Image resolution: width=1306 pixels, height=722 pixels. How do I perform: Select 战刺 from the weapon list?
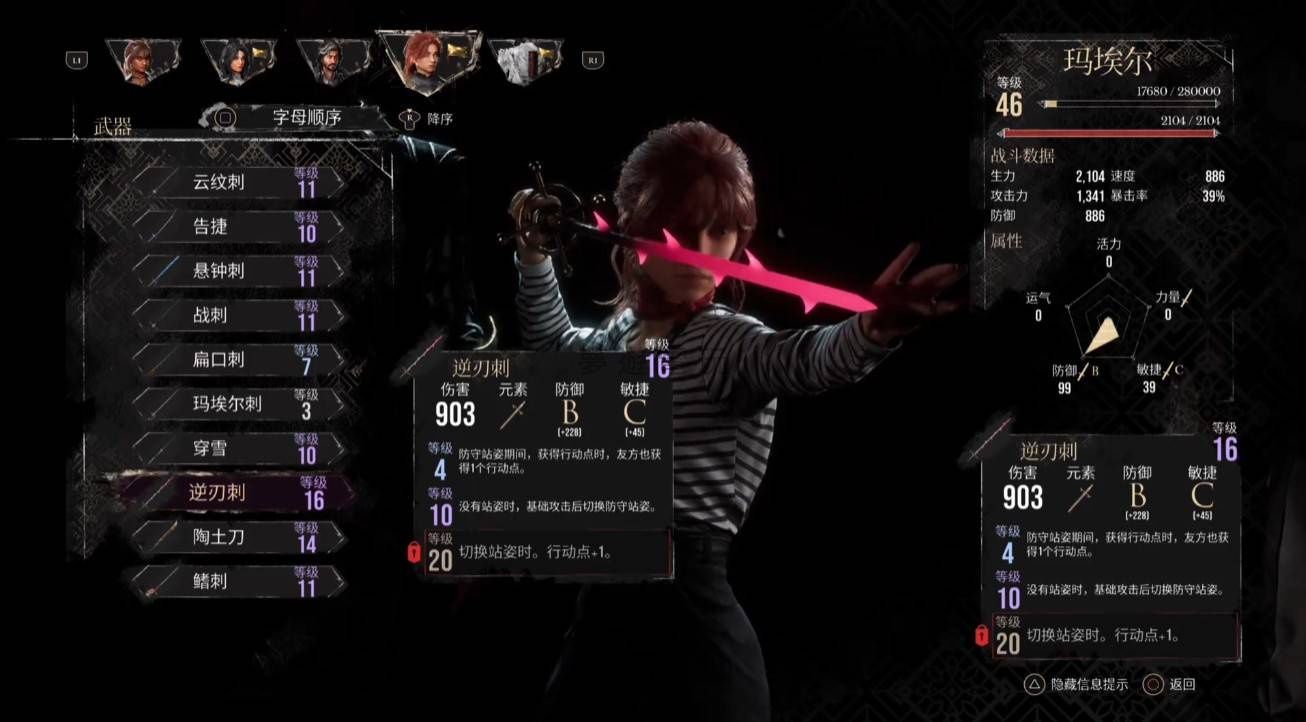(x=238, y=315)
